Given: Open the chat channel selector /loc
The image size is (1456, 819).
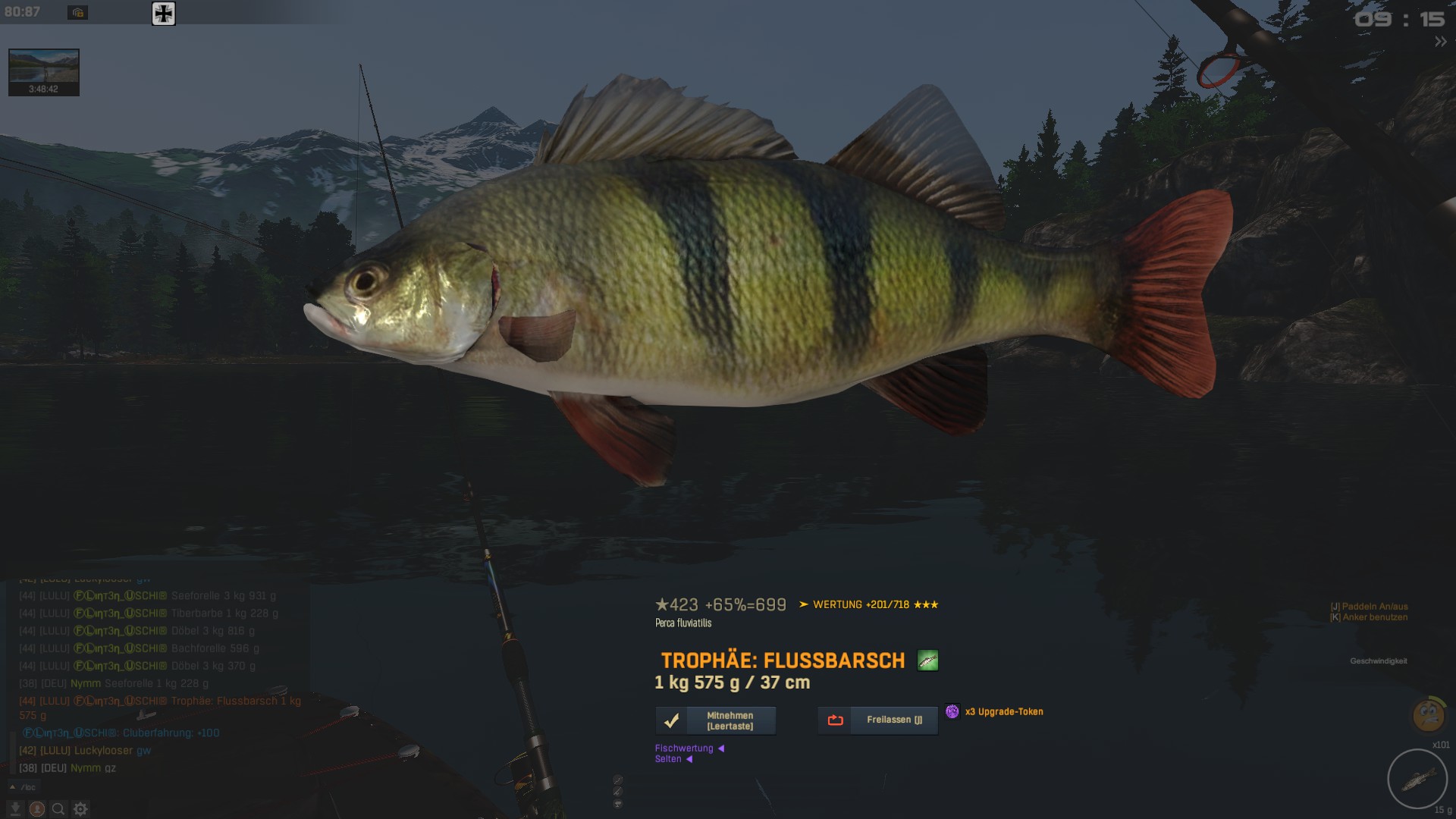Looking at the screenshot, I should (24, 787).
